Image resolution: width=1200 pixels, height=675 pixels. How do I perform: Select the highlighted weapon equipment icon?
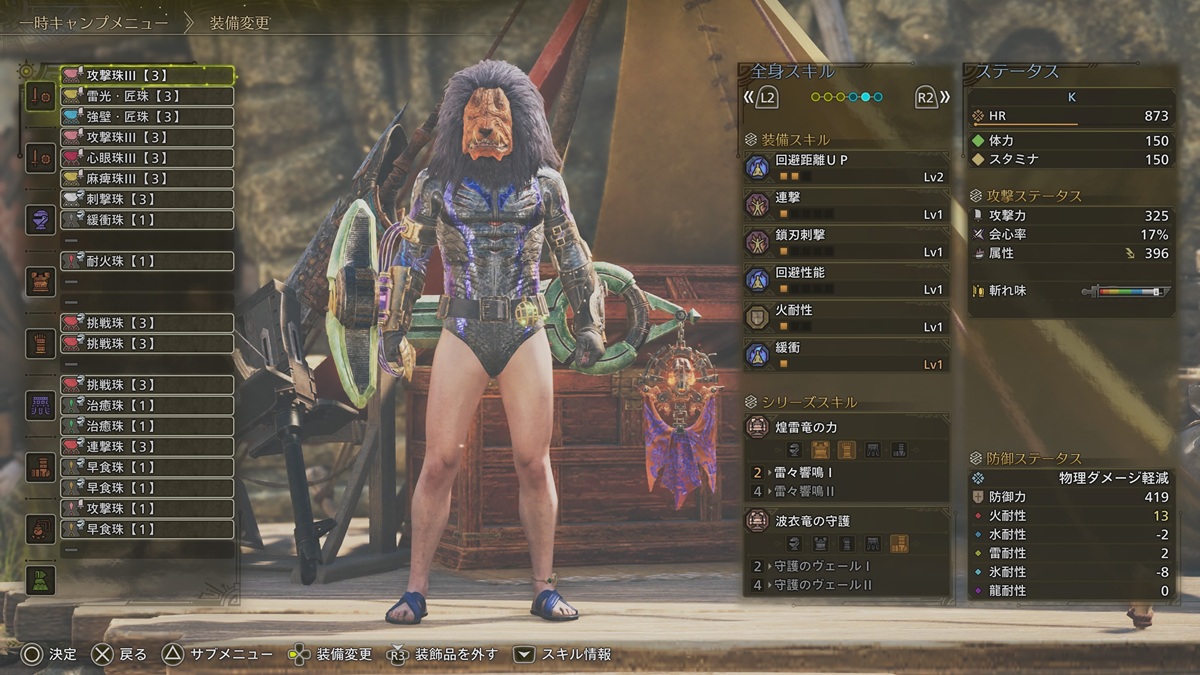coord(40,96)
